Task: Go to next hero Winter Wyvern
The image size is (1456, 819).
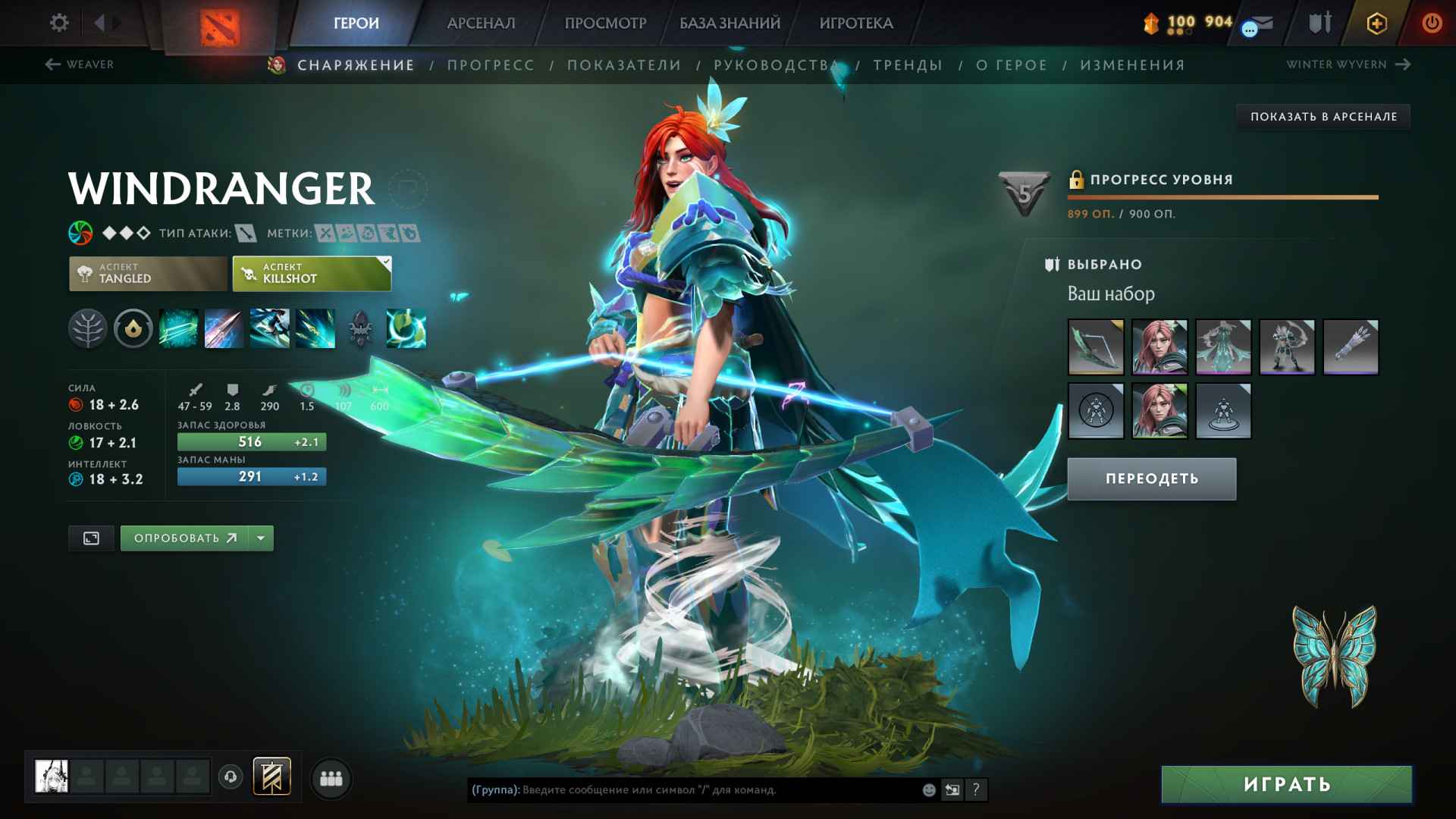Action: 1348,64
